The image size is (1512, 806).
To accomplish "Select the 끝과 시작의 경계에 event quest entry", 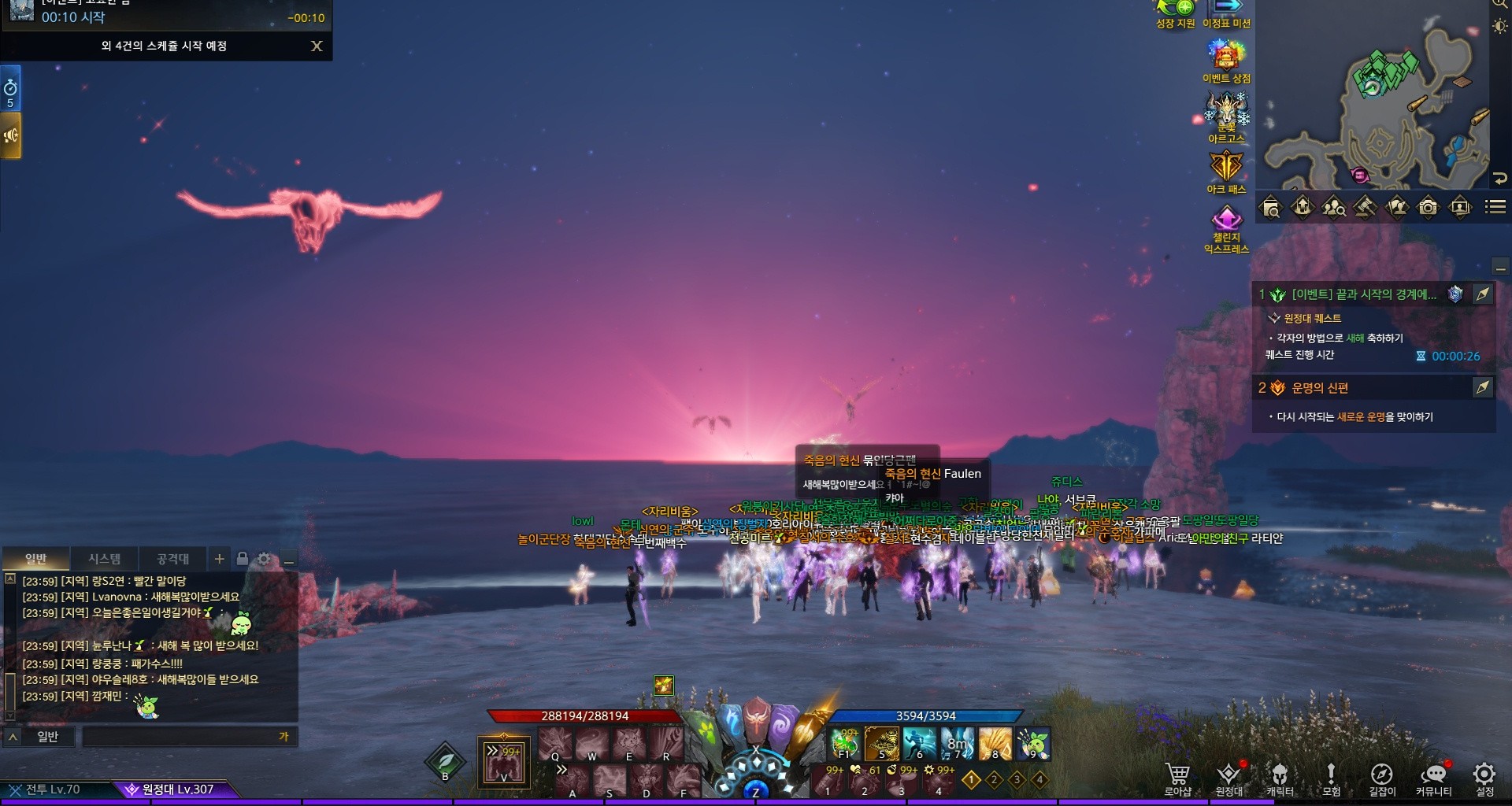I will pos(1363,294).
